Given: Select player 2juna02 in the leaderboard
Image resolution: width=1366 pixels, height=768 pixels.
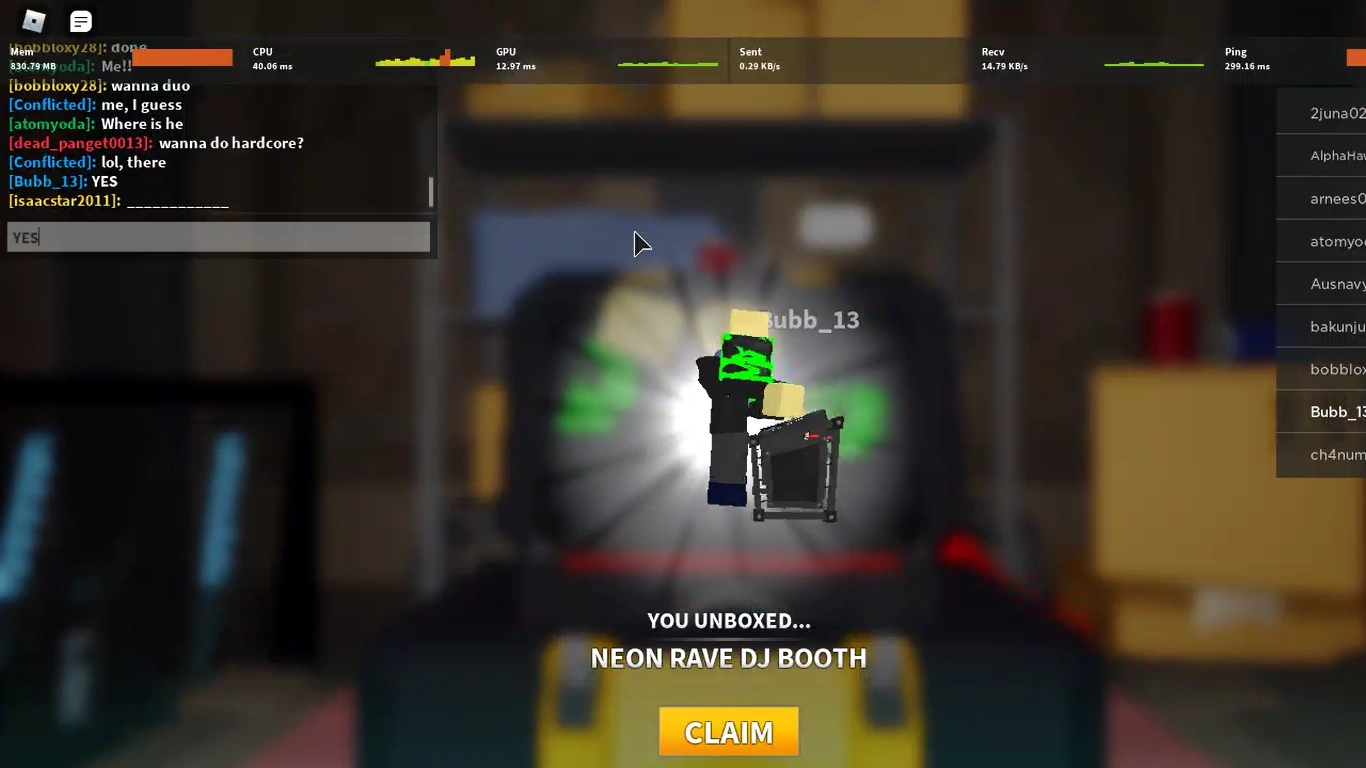Looking at the screenshot, I should coord(1336,113).
